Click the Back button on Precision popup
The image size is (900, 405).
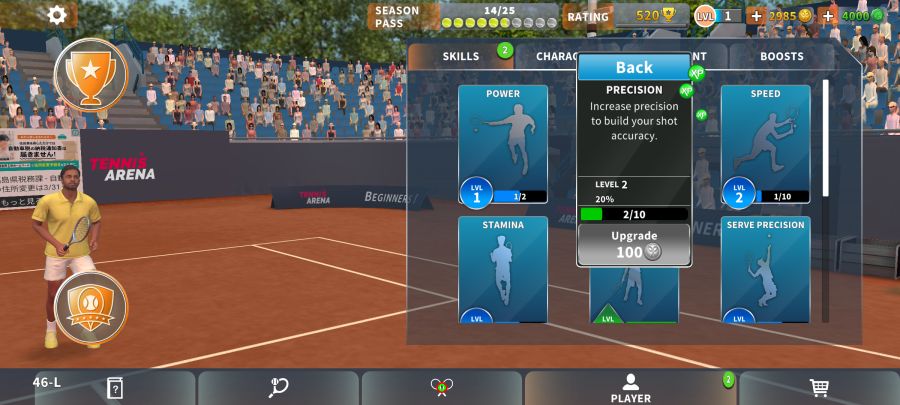pos(634,68)
